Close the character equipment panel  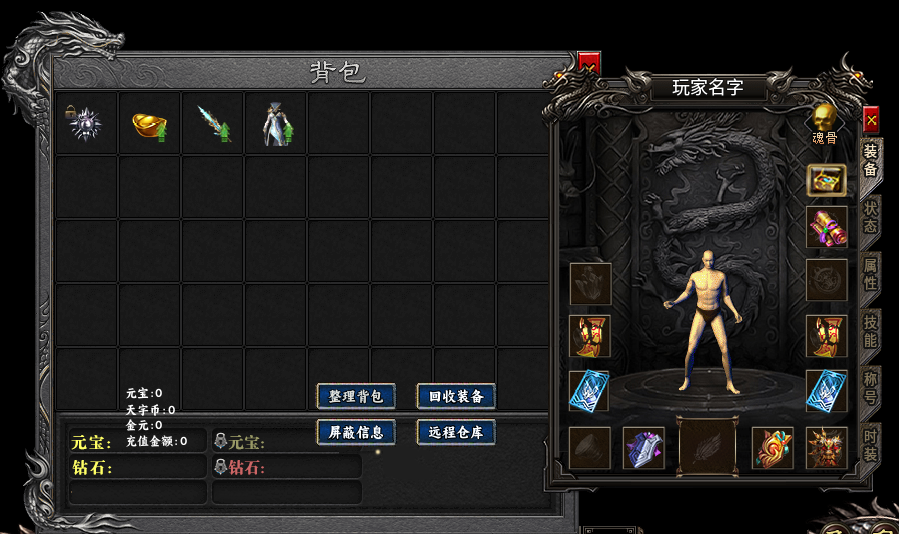click(x=871, y=119)
